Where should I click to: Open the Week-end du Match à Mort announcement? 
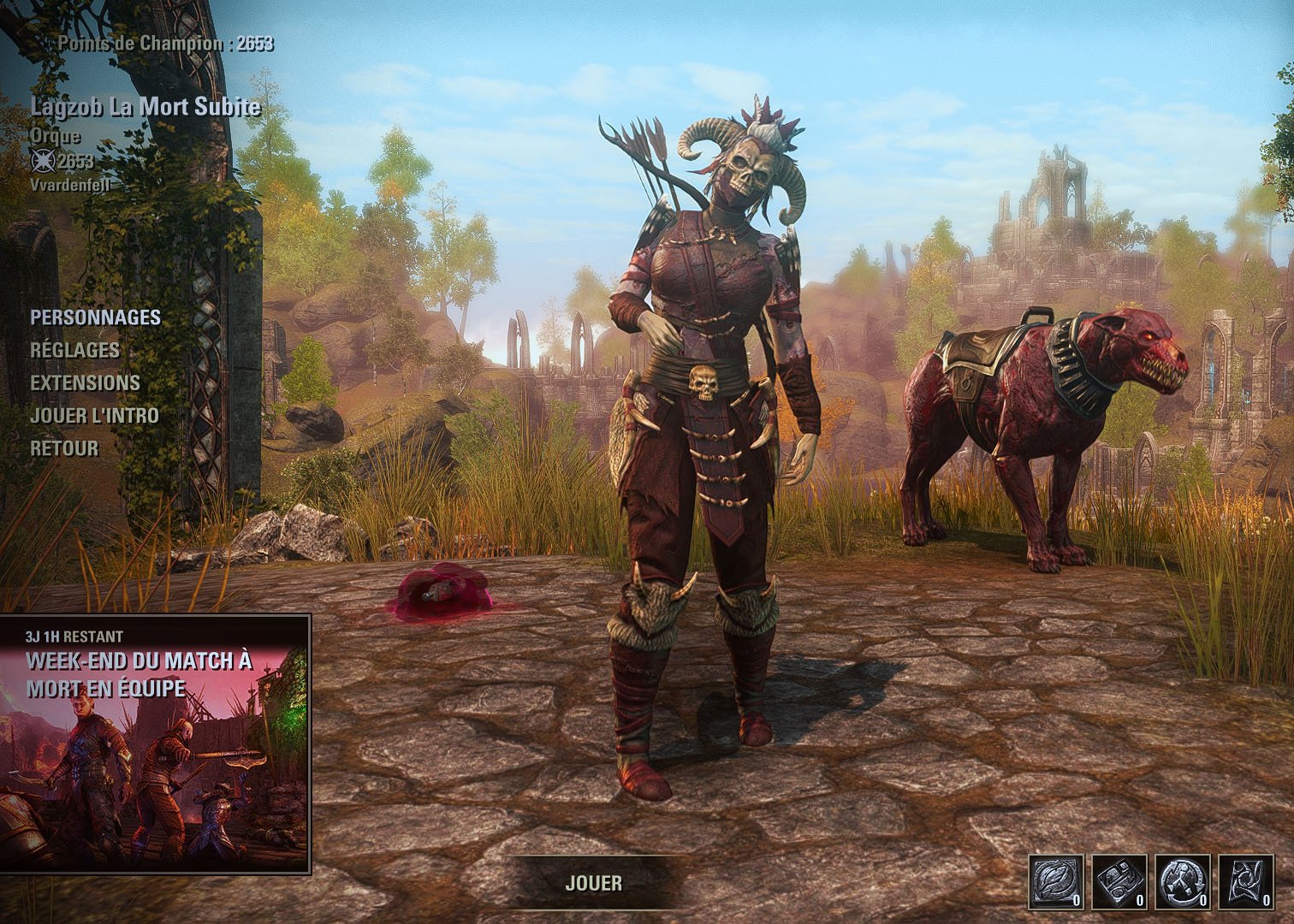click(155, 743)
